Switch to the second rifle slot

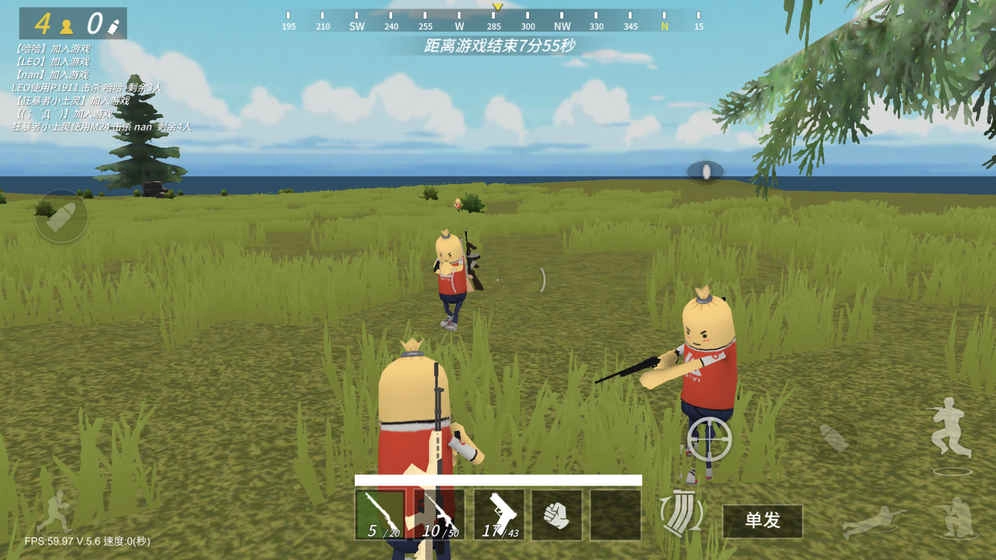[x=439, y=514]
